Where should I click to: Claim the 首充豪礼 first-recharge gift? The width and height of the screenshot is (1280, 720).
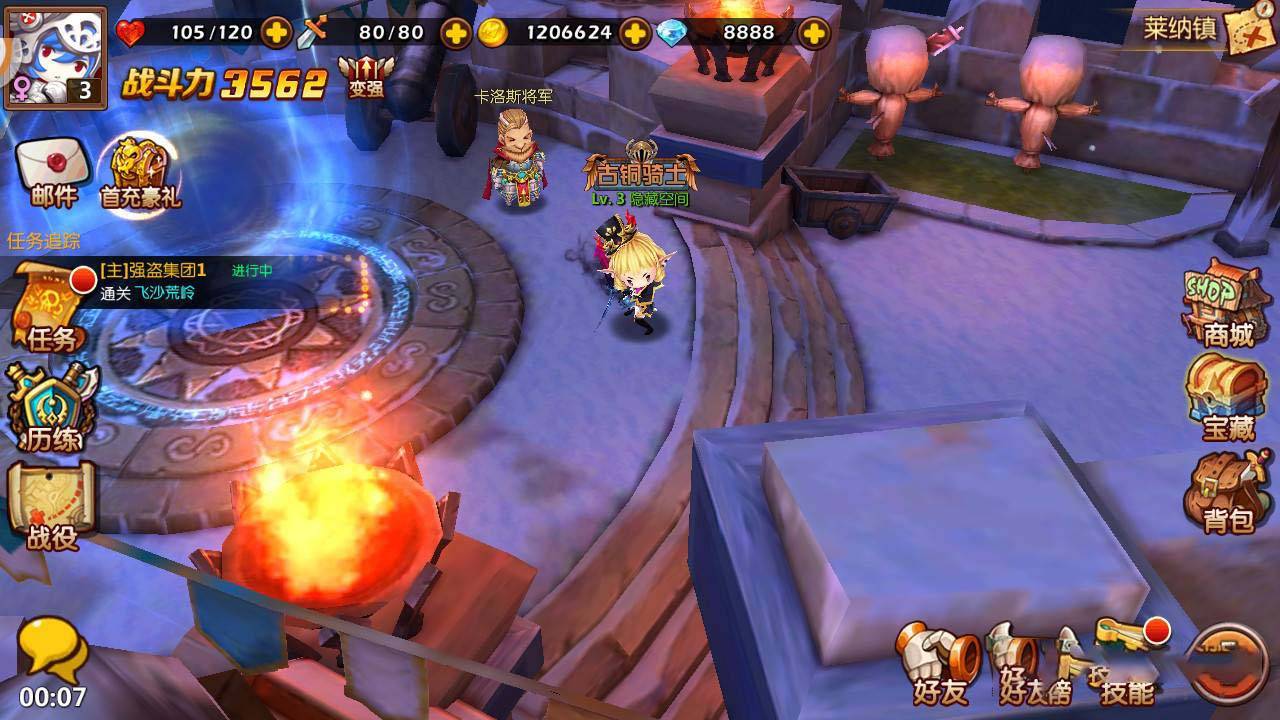coord(140,172)
